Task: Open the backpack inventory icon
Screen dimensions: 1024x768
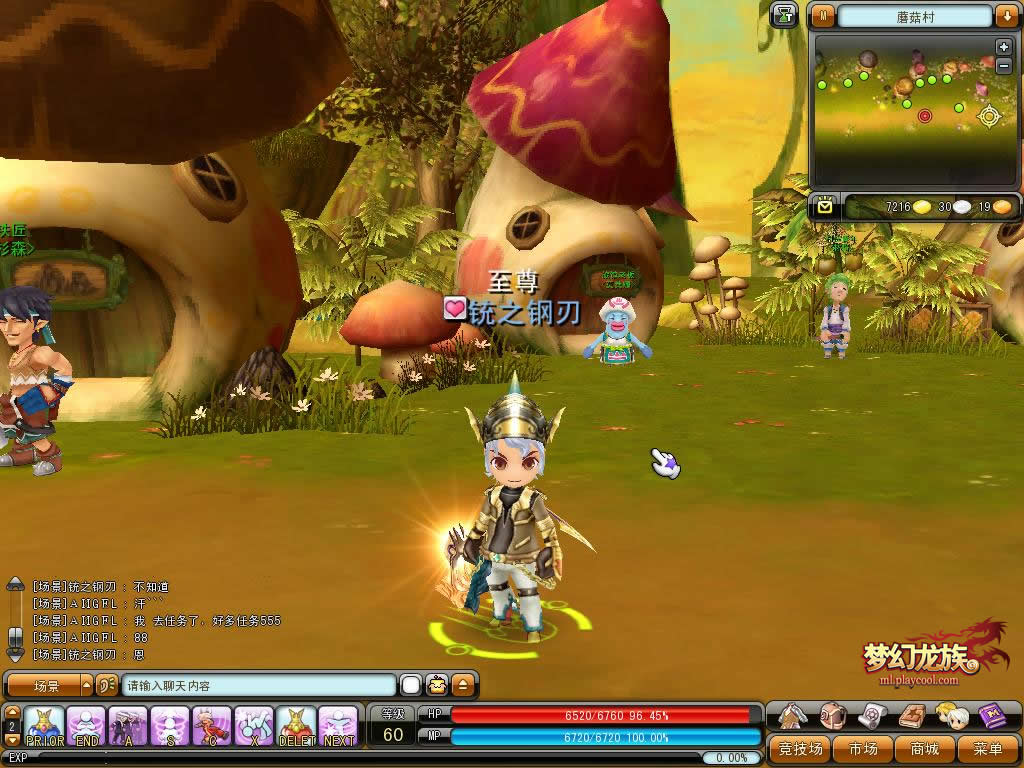Action: (832, 715)
